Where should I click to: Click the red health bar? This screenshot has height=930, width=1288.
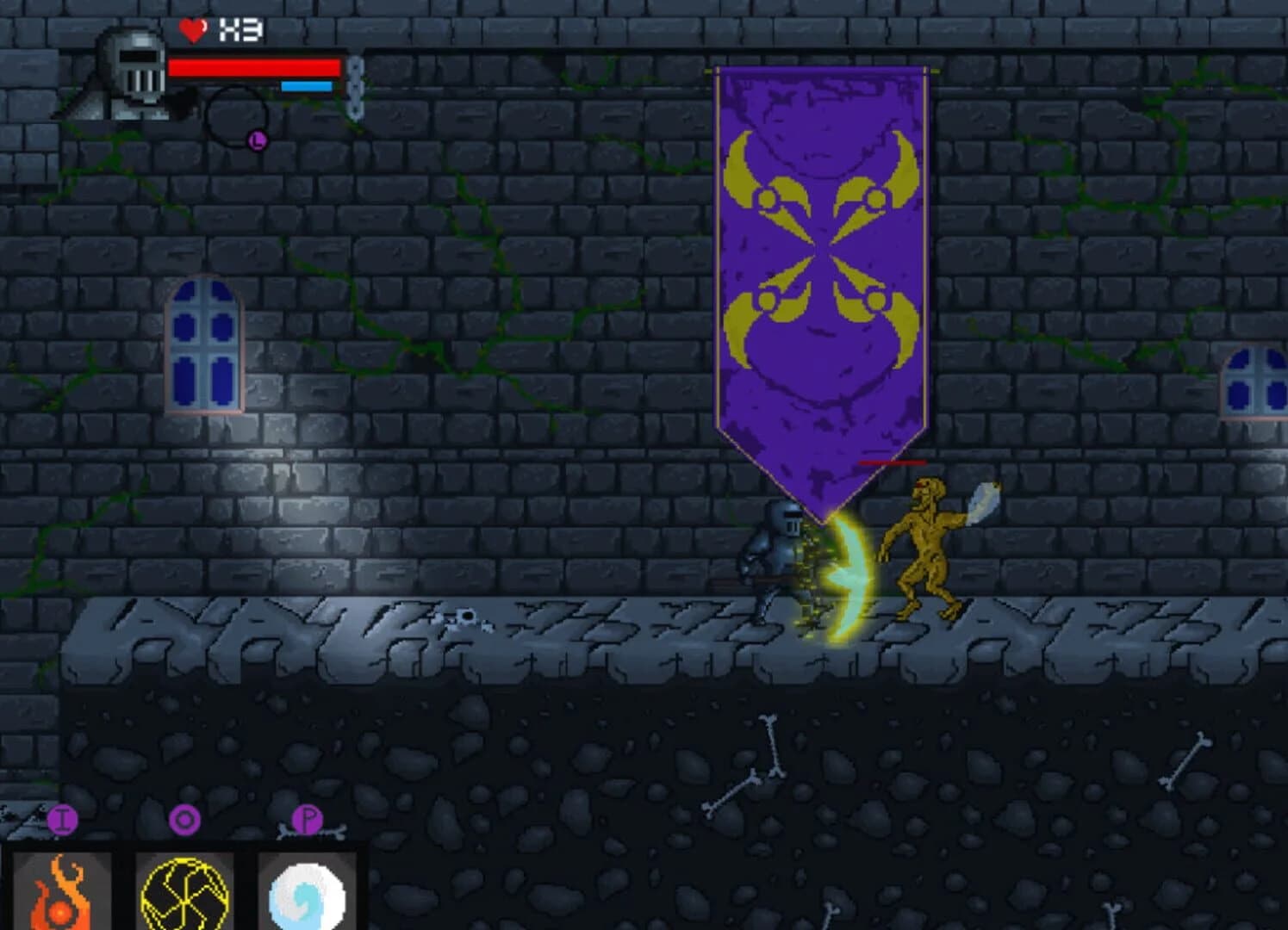click(254, 66)
